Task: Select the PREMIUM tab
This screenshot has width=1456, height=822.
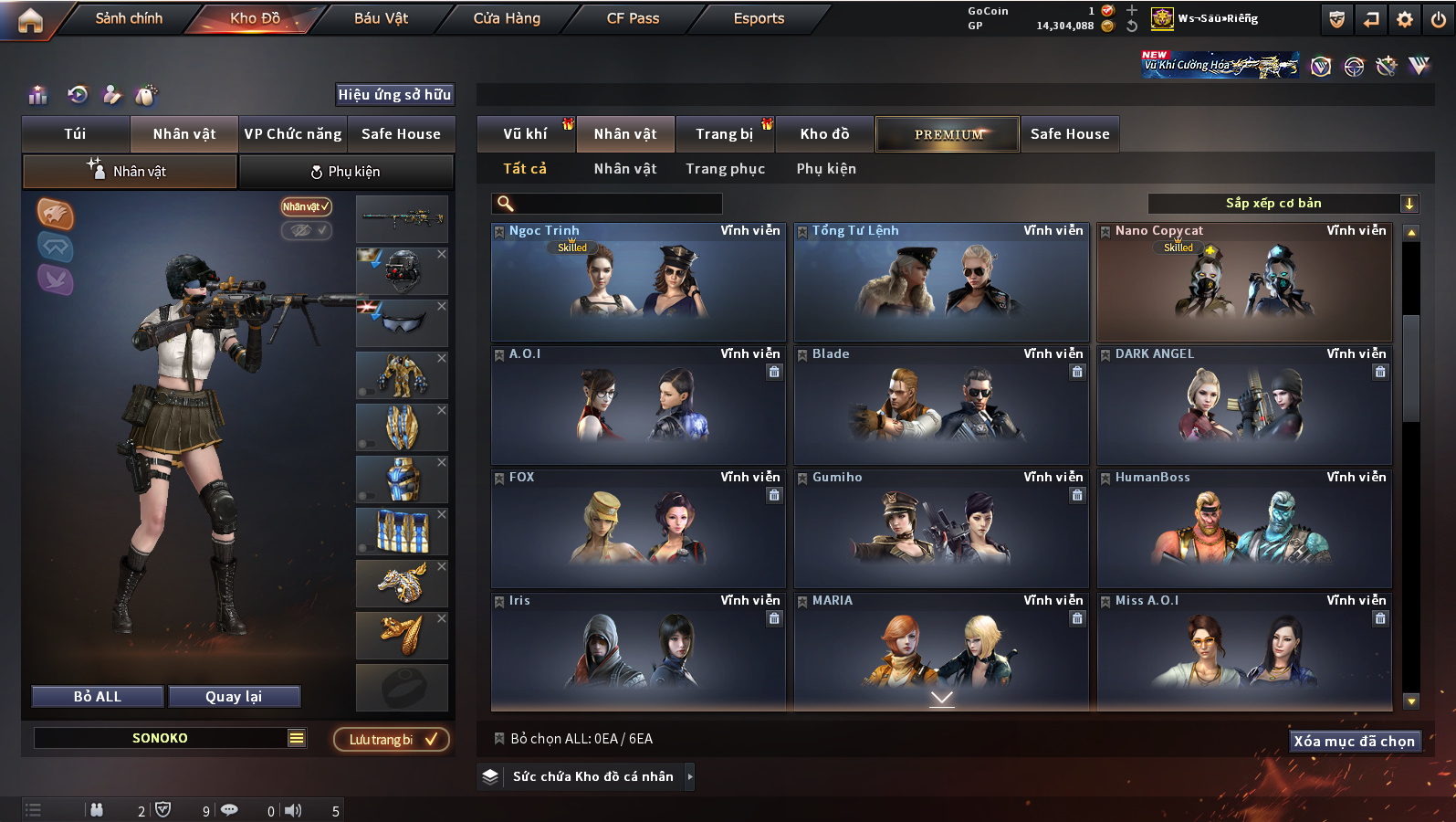Action: point(948,134)
